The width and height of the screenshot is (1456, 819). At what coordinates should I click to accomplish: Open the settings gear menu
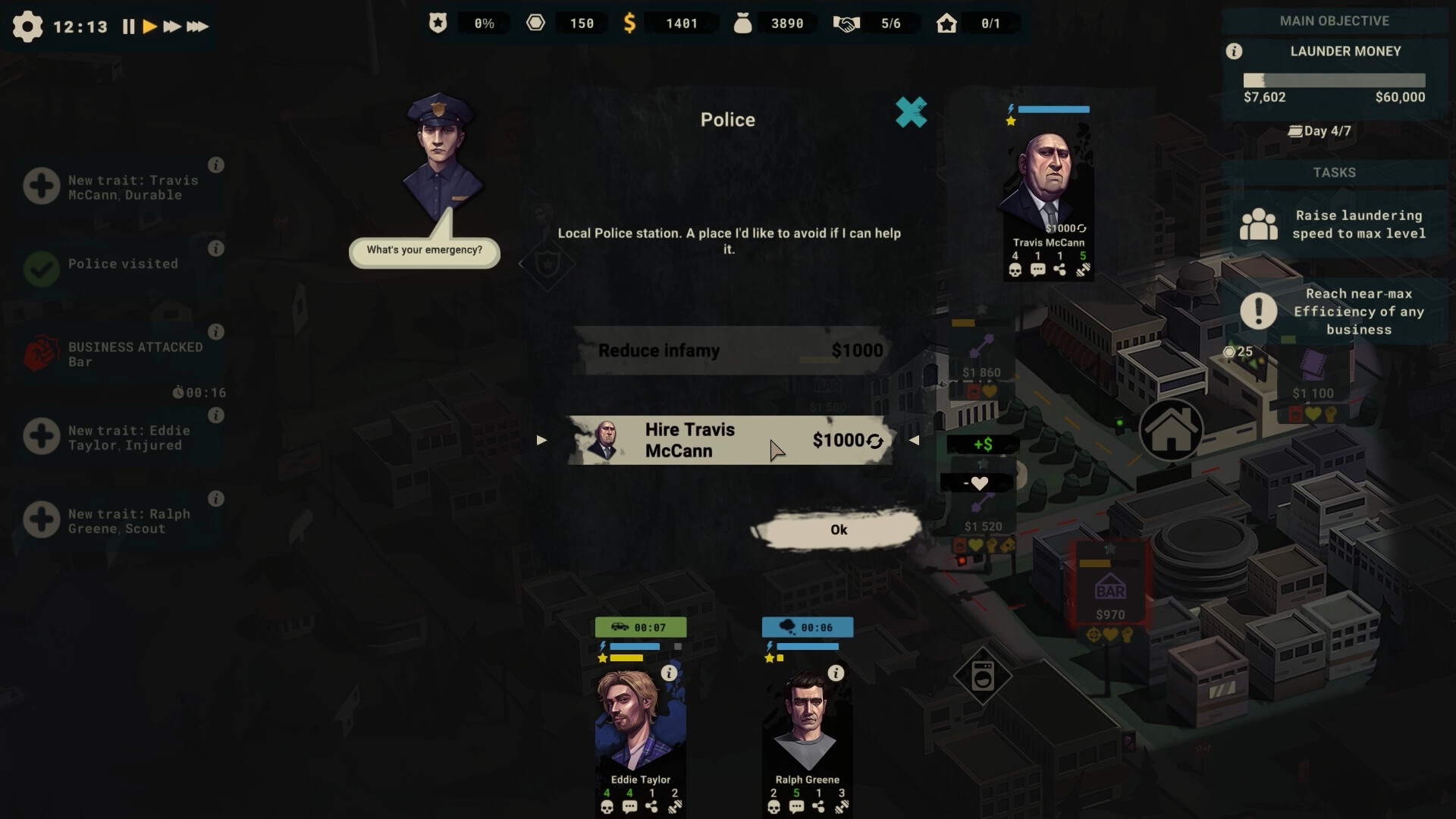pyautogui.click(x=28, y=27)
